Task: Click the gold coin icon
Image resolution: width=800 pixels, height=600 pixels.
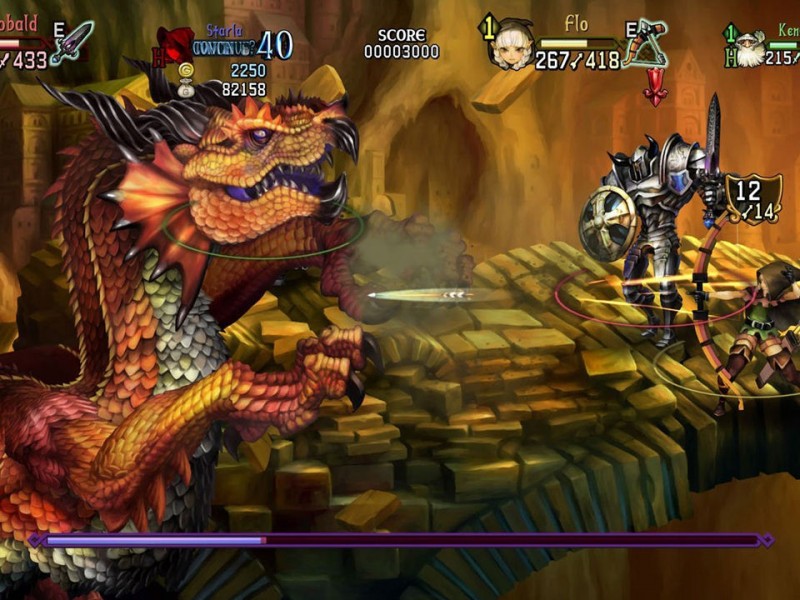Action: click(185, 70)
